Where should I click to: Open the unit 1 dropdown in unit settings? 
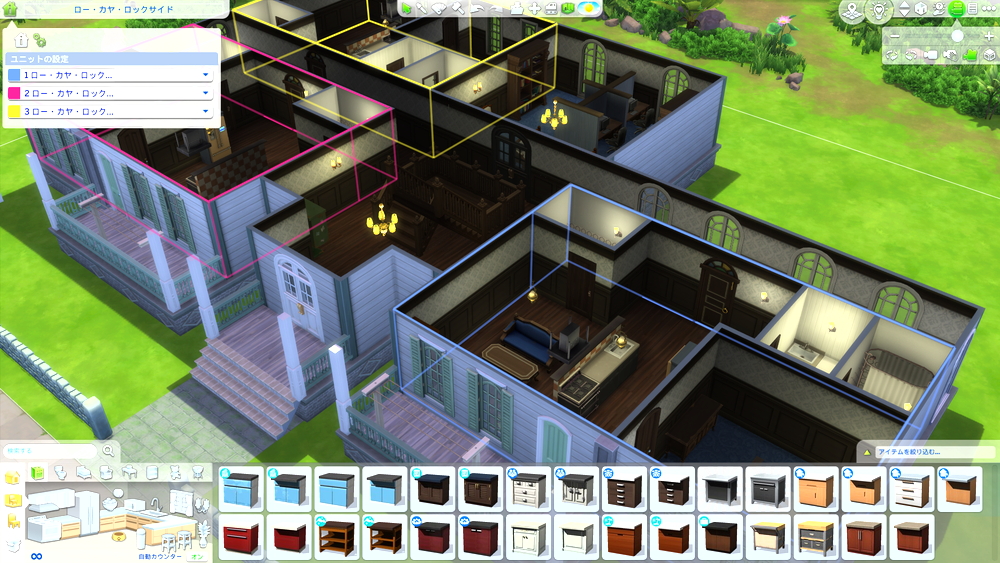[x=205, y=75]
